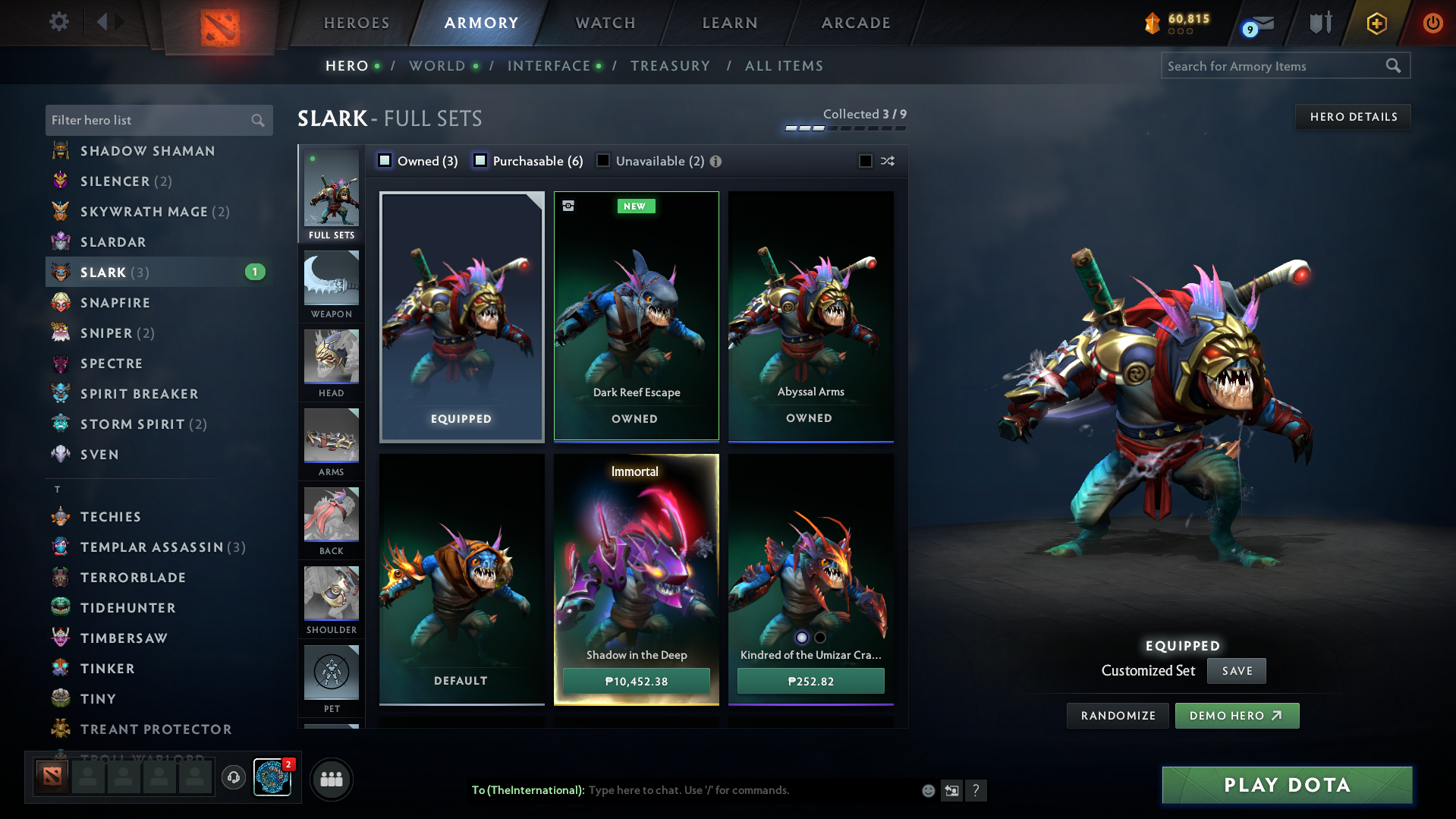Open the Watch menu
The image size is (1456, 819).
604,23
